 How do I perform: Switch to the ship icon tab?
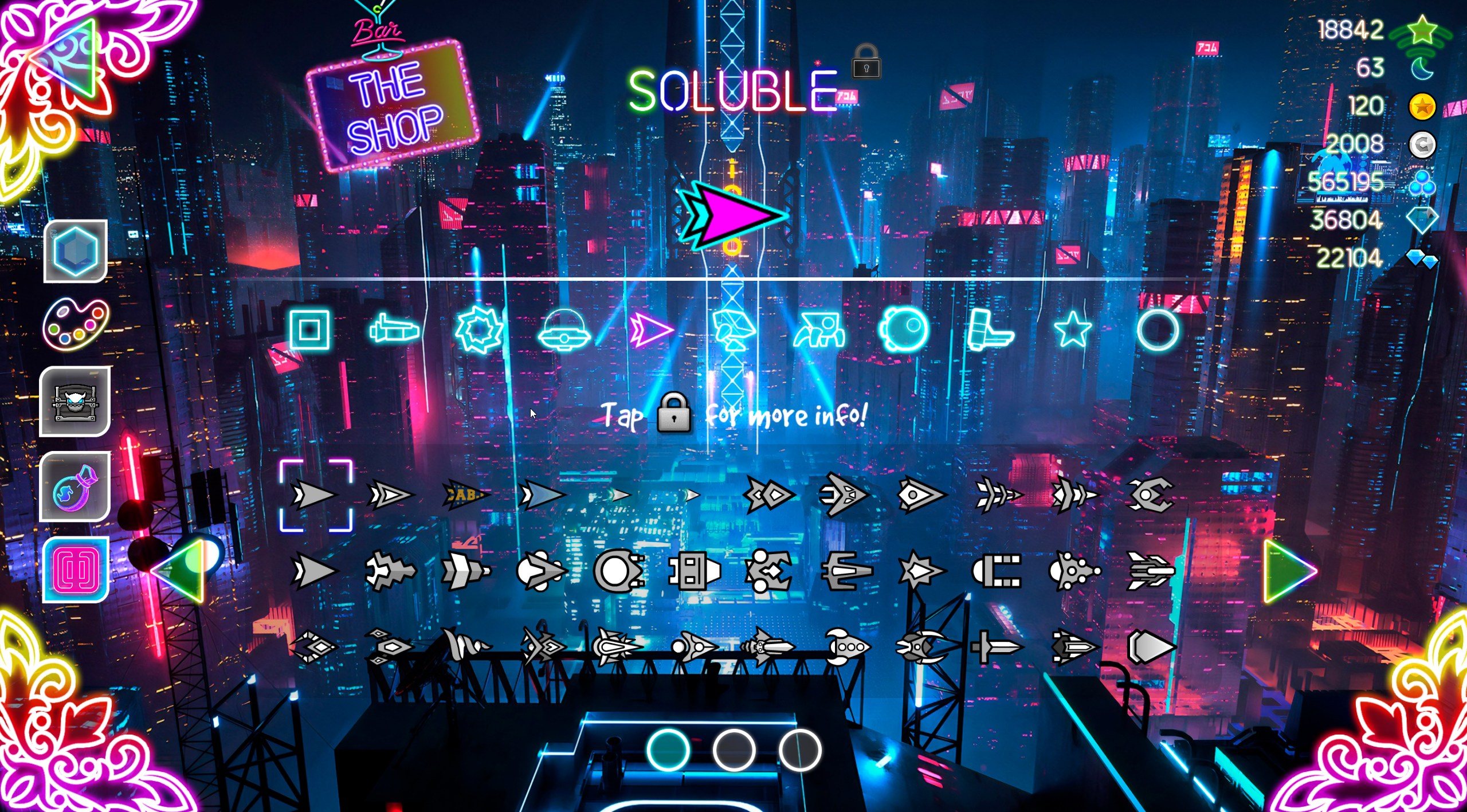point(394,331)
